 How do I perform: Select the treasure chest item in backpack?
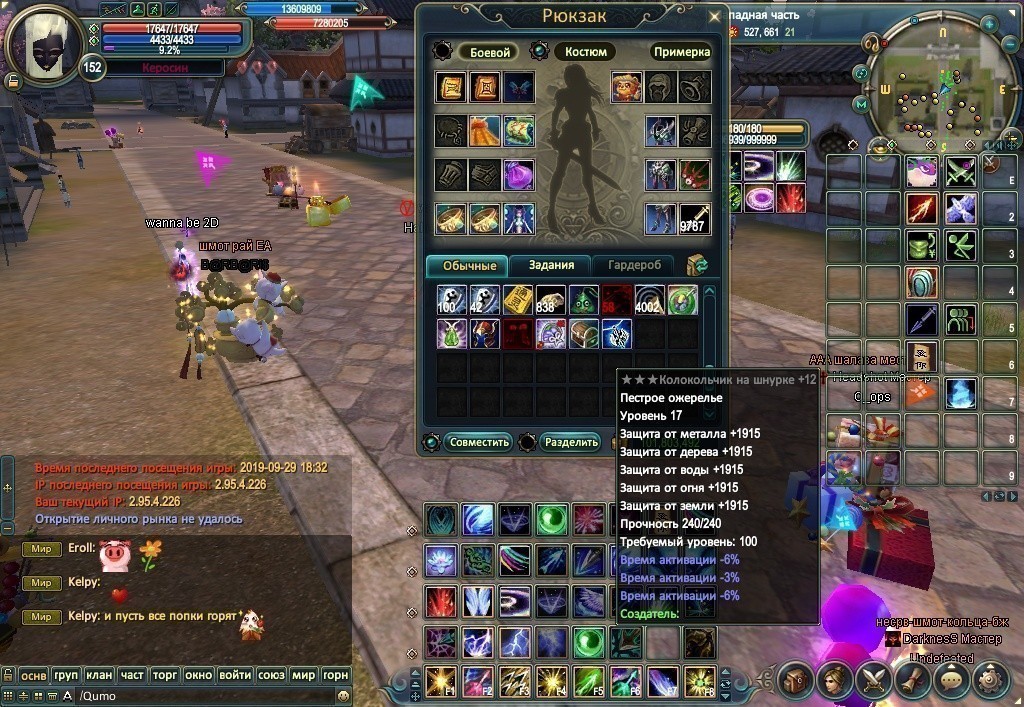[585, 333]
